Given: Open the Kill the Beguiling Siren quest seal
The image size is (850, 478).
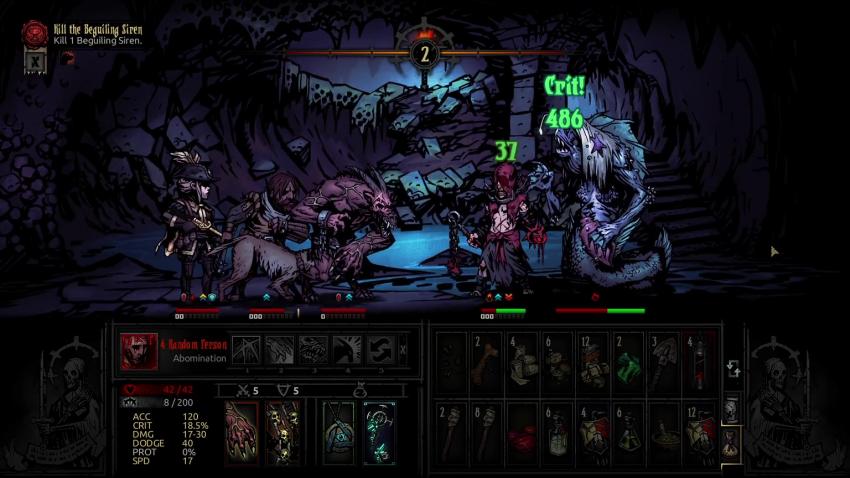Looking at the screenshot, I should [35, 33].
